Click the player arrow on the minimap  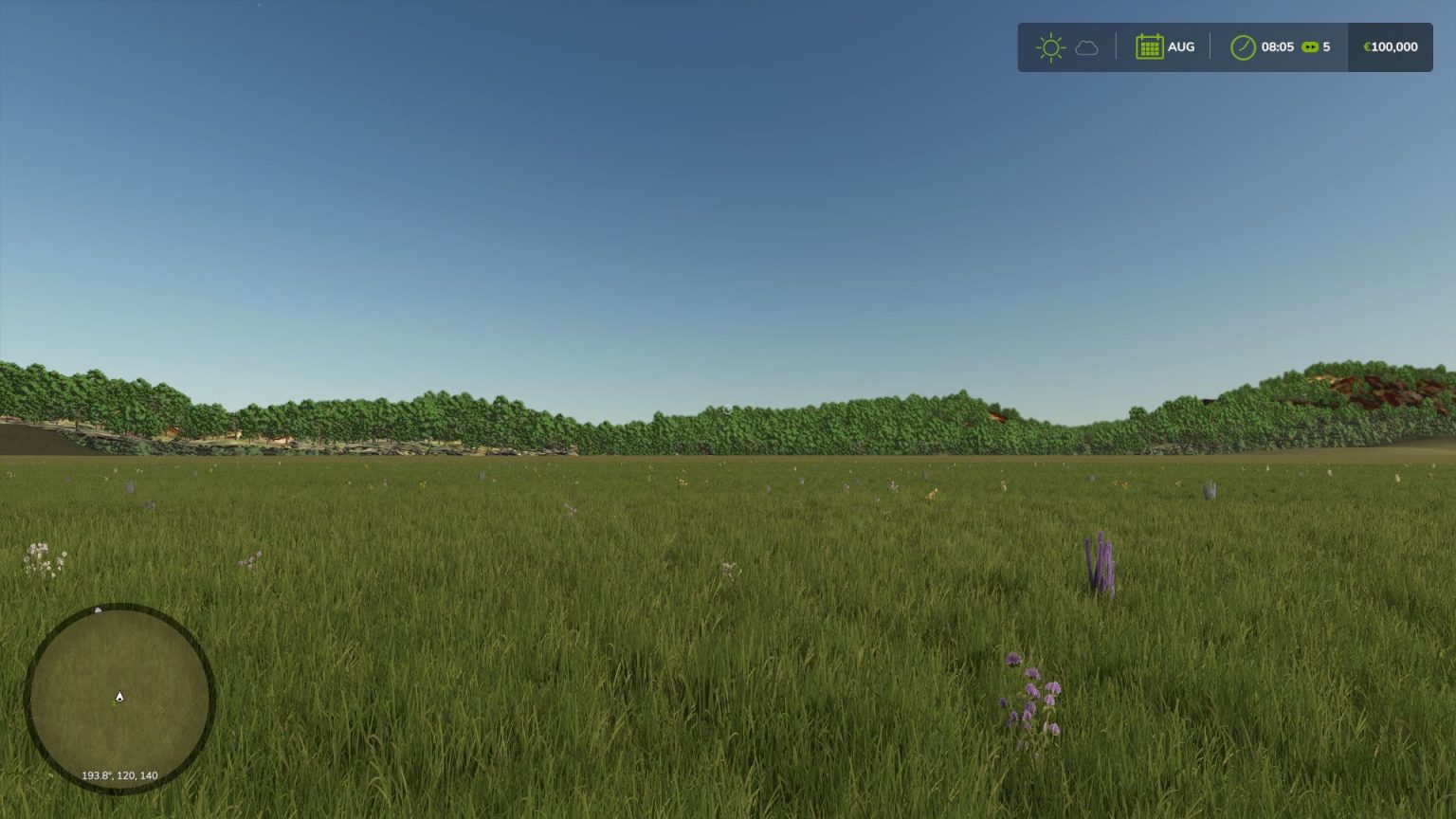[x=118, y=696]
